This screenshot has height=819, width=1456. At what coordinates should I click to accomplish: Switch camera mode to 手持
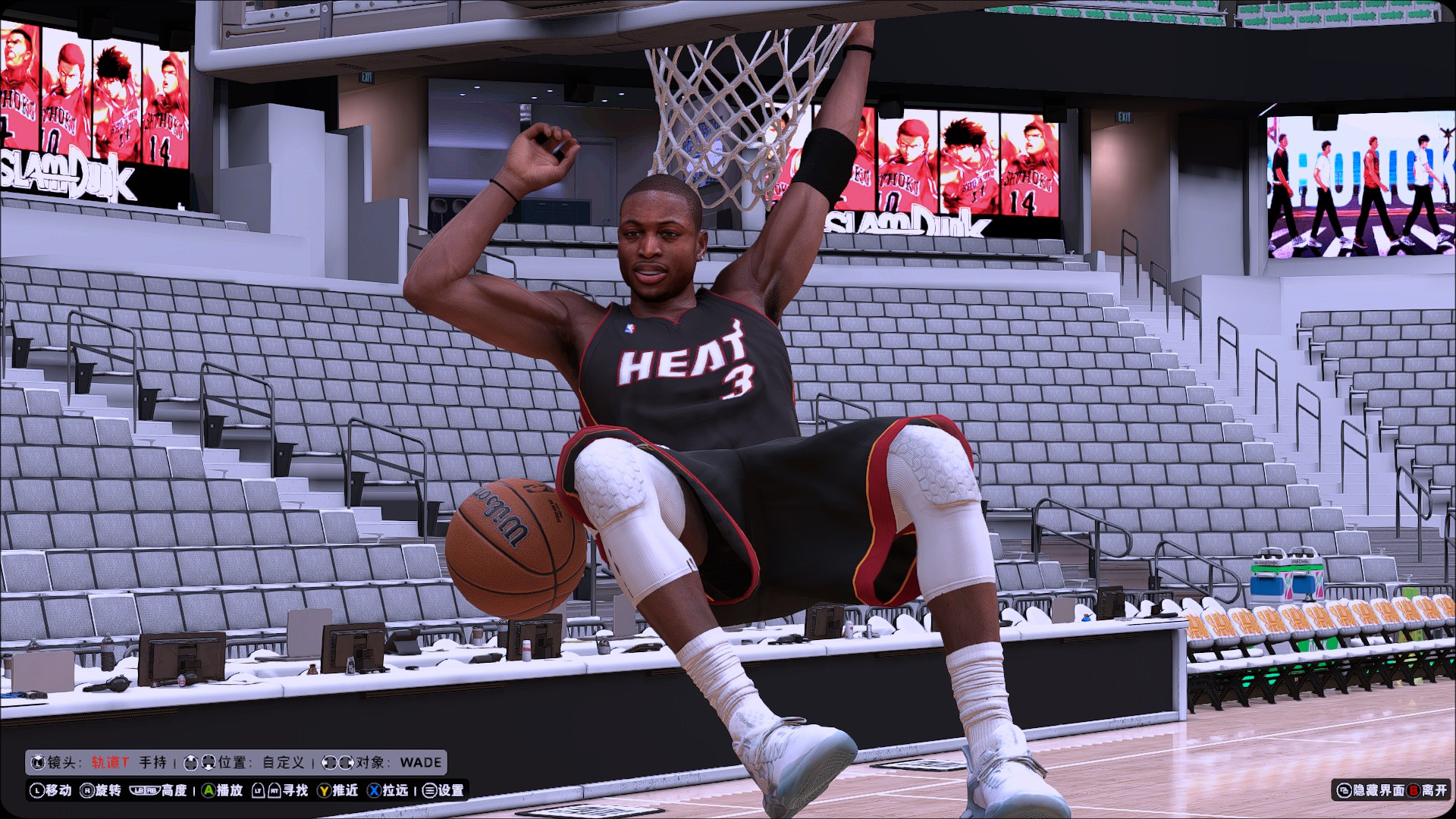point(152,762)
